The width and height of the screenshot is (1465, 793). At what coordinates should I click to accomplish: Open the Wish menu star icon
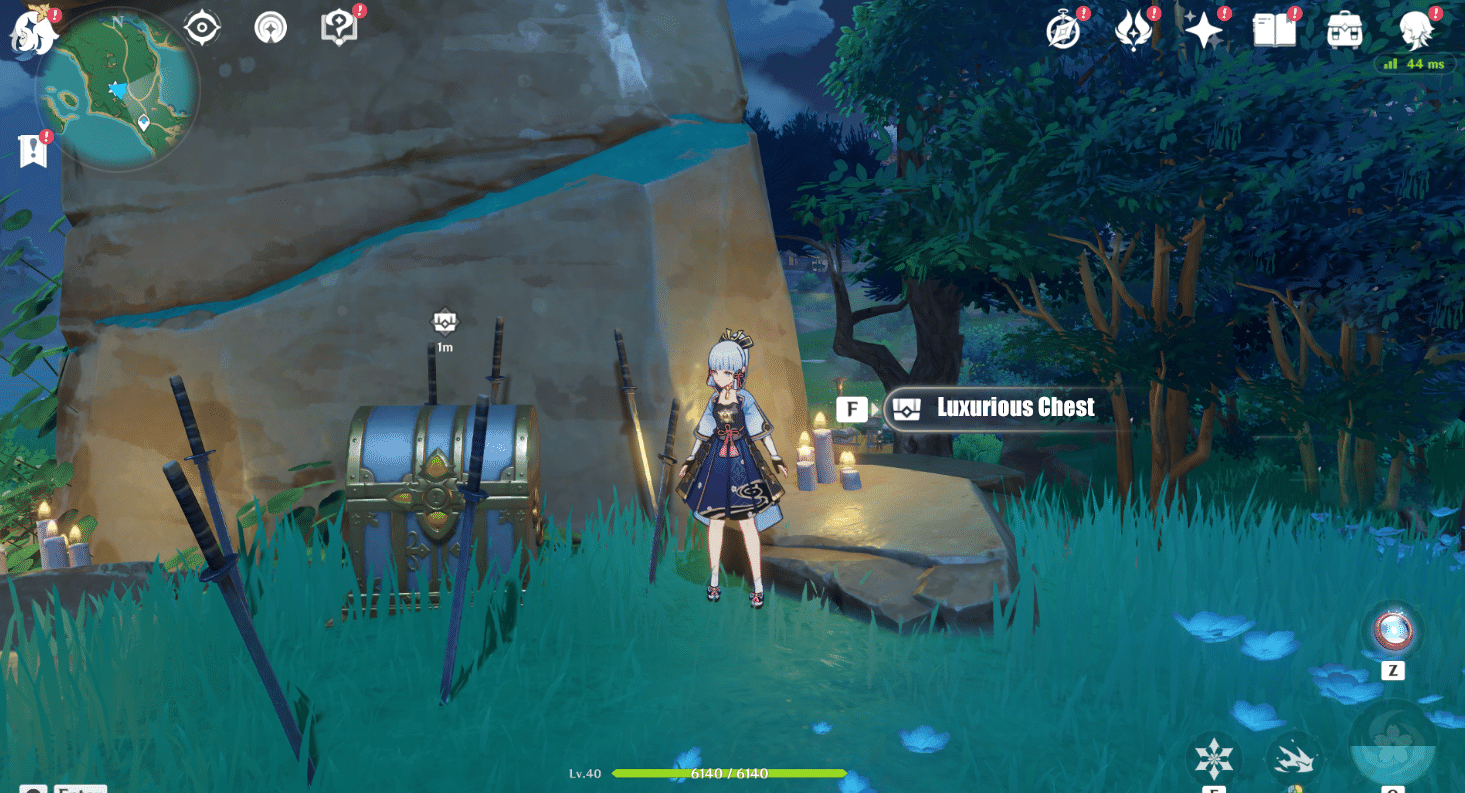pos(1204,30)
